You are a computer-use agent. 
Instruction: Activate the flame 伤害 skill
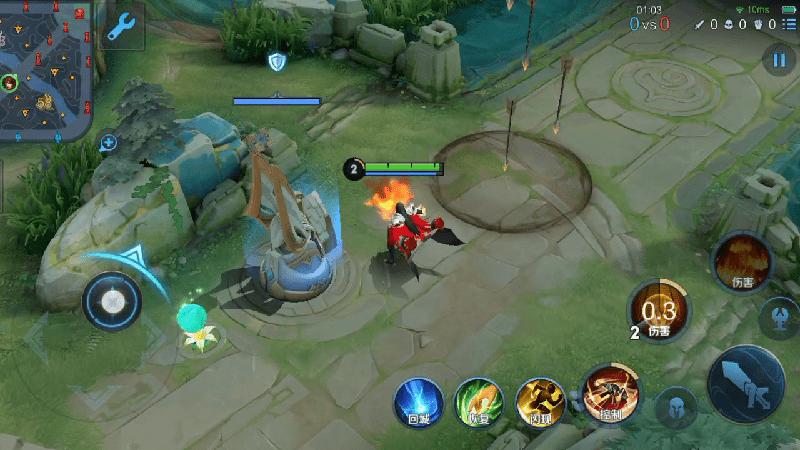(x=741, y=260)
